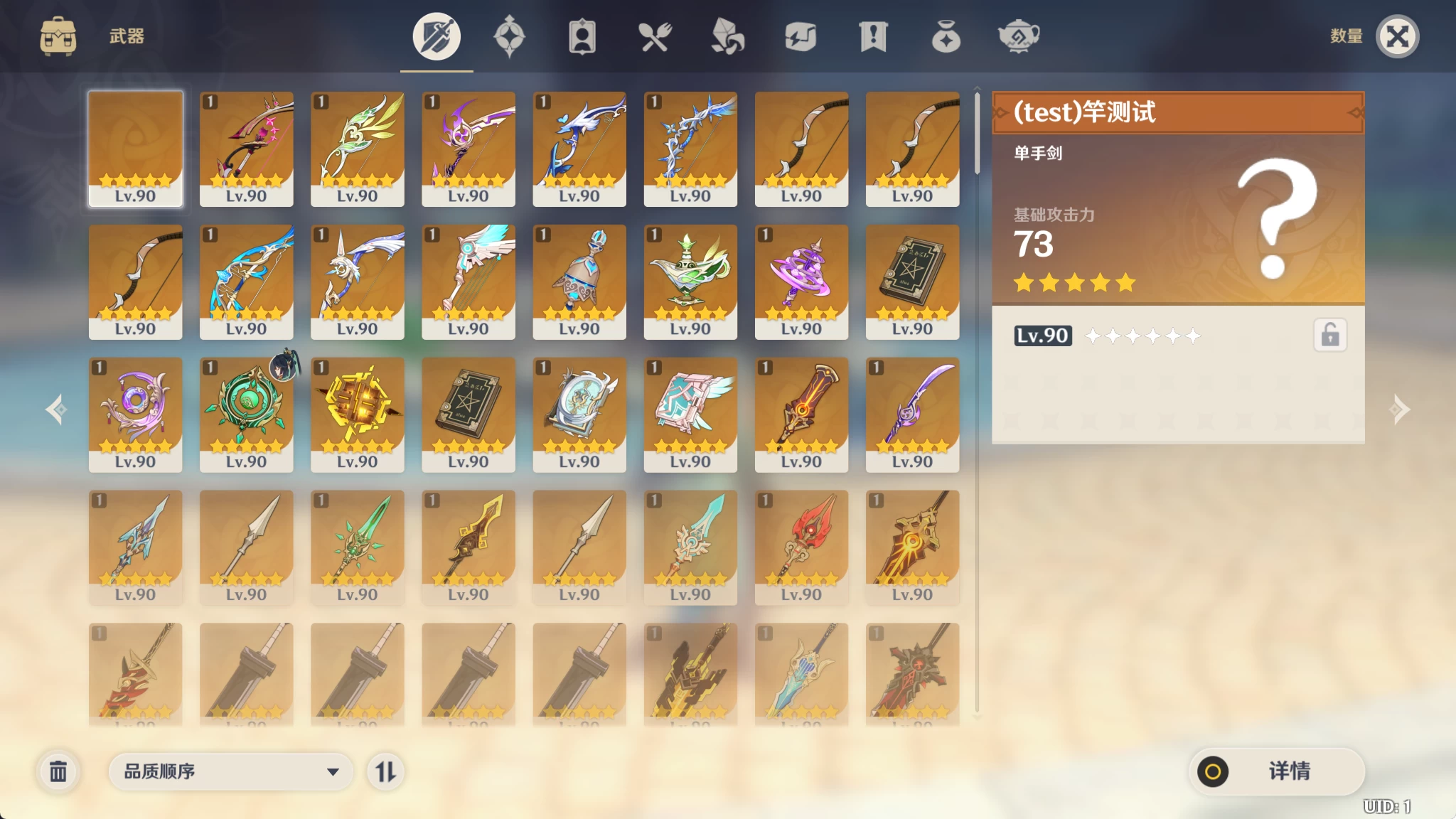
Task: Select the green lamp catalyst weapon
Action: (x=690, y=281)
